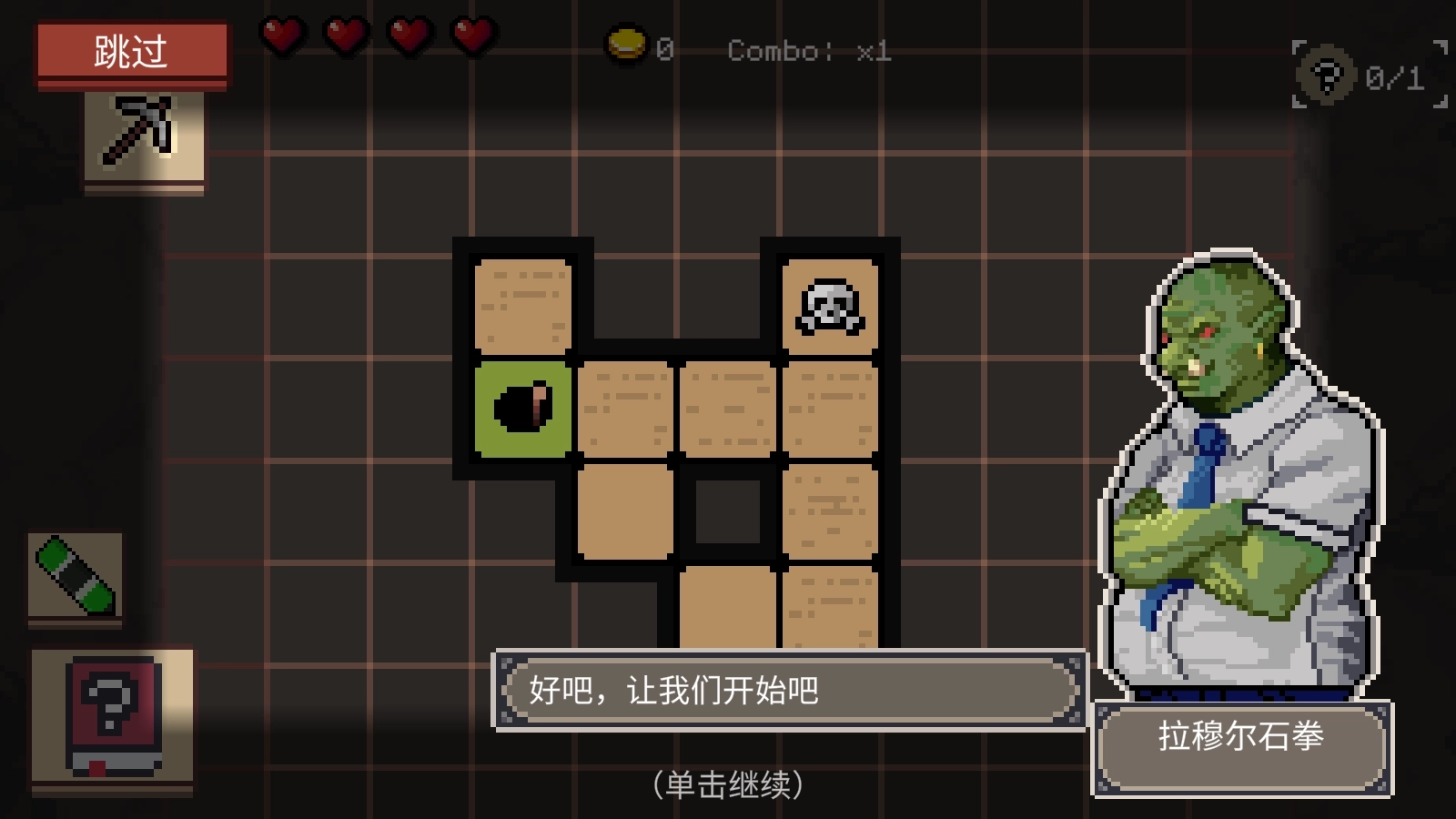Screen dimensions: 1456x819
Task: Click the green bandage item icon
Action: 76,577
